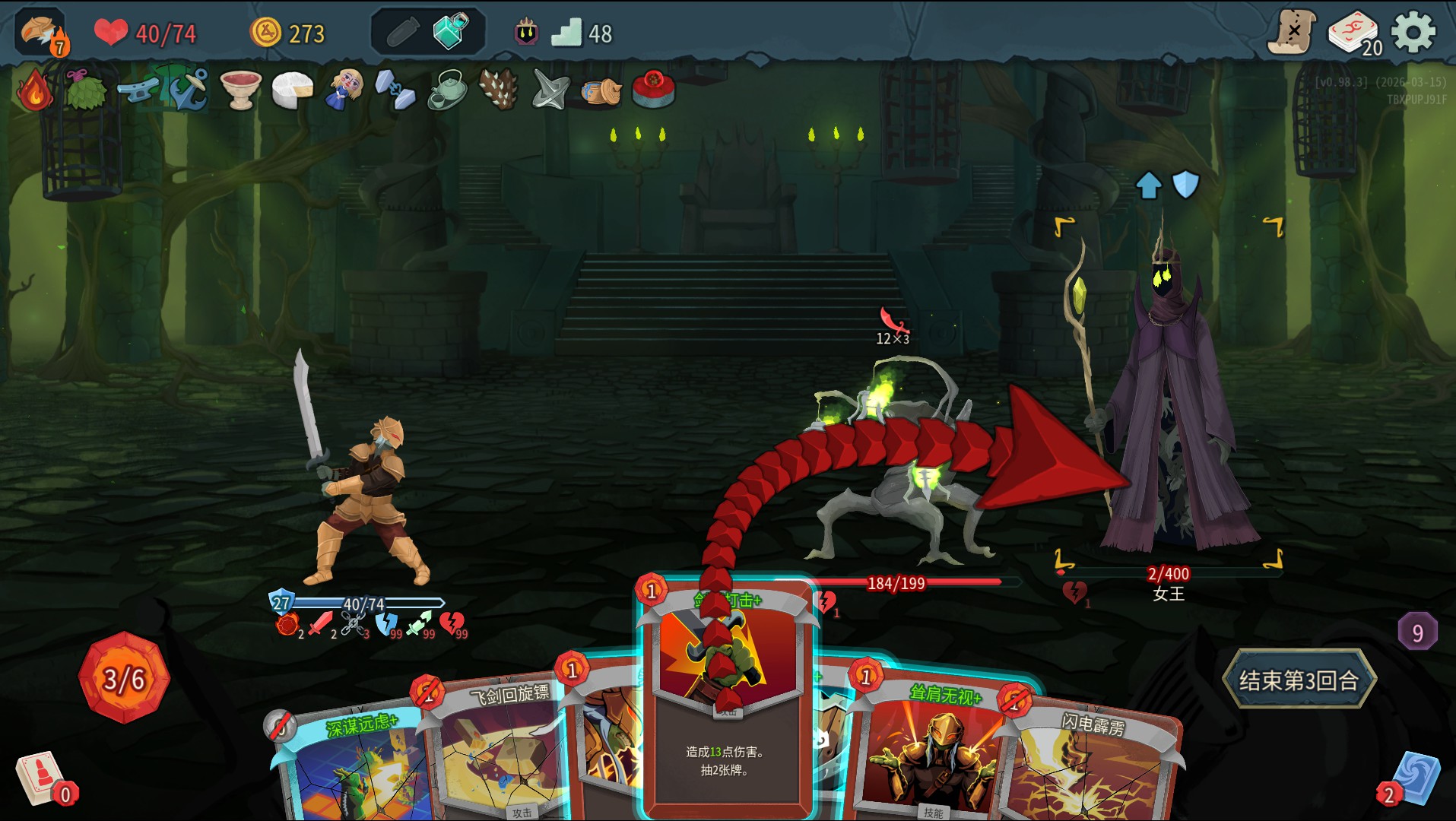Open the map scroll
This screenshot has width=1456, height=821.
pyautogui.click(x=1292, y=33)
